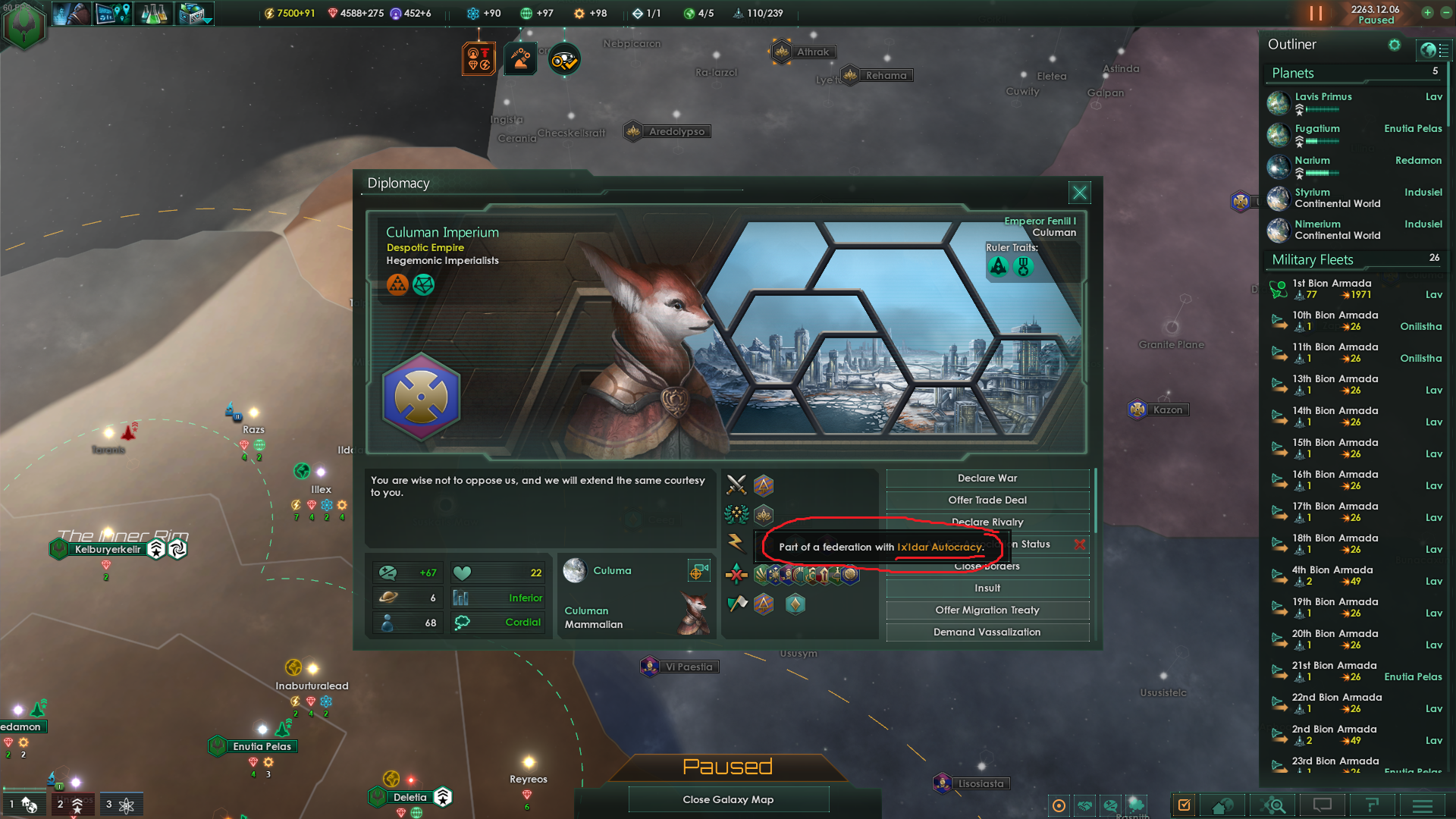
Task: Toggle the chat bubble icon in bottom toolbar
Action: tap(1321, 805)
